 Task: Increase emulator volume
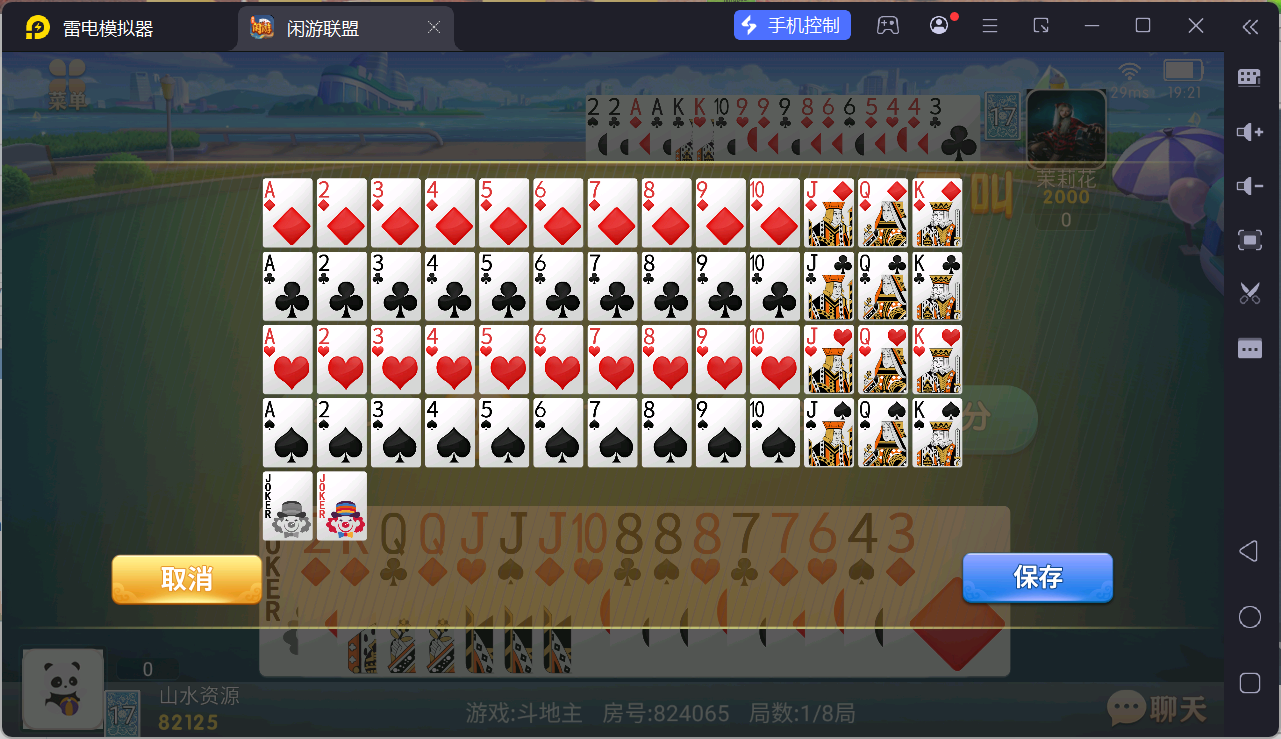tap(1248, 131)
